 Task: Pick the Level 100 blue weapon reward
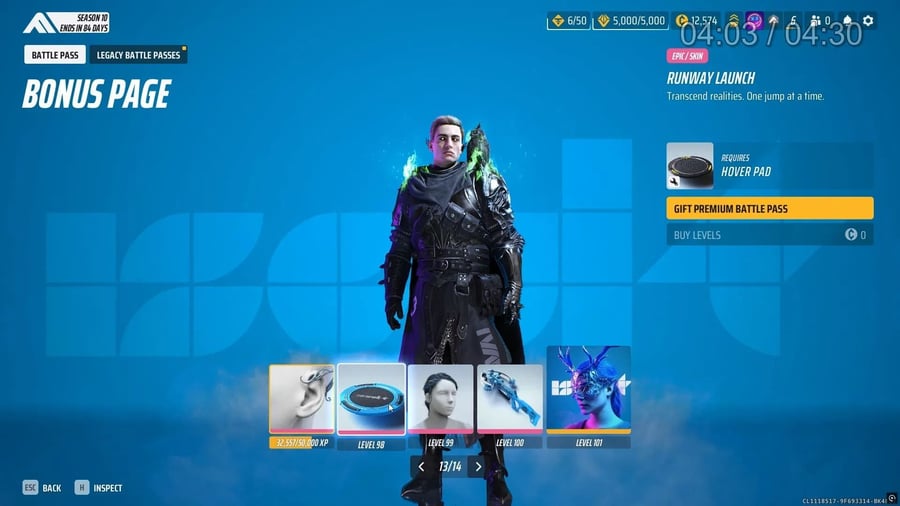click(x=510, y=399)
